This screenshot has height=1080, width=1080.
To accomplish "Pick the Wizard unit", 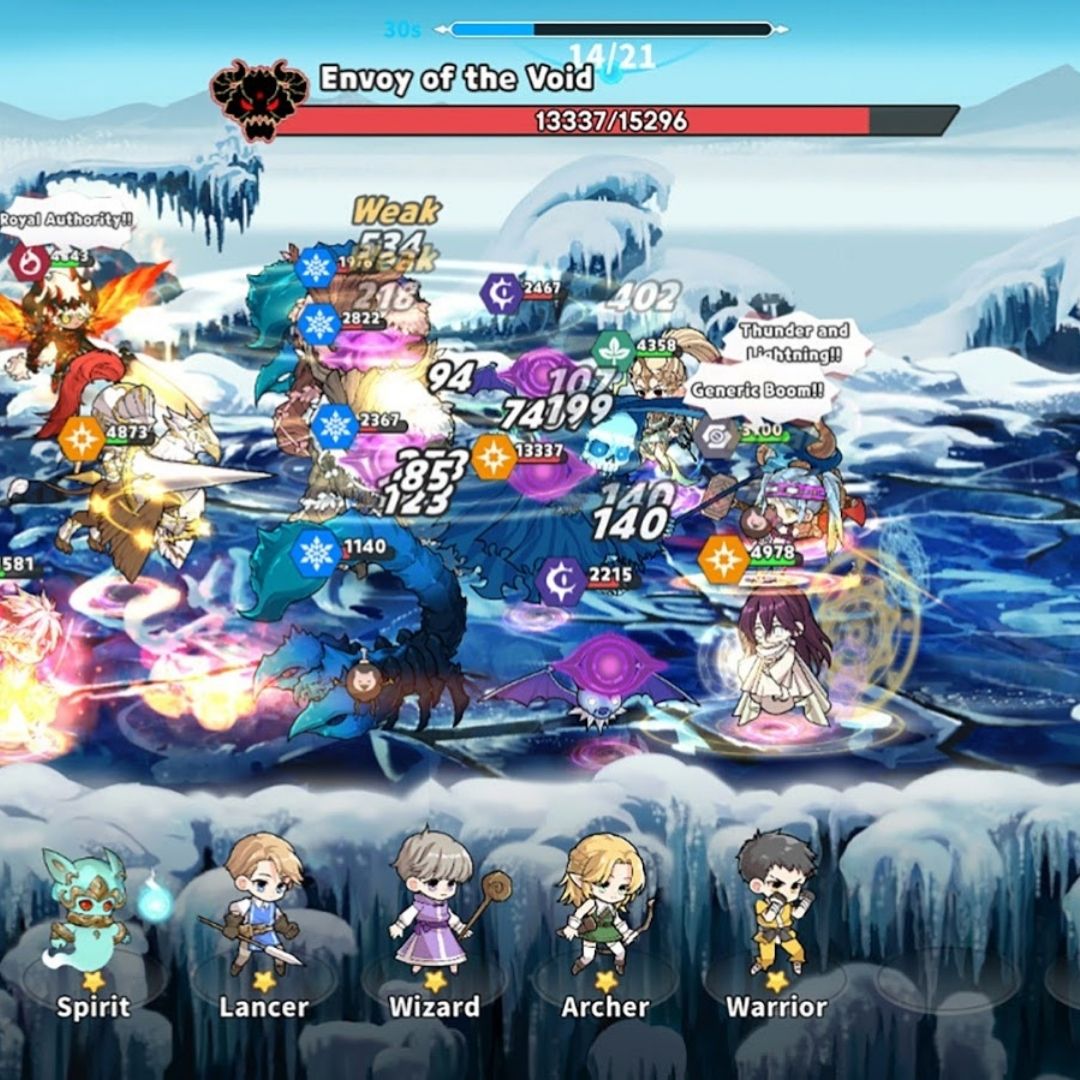I will [434, 925].
